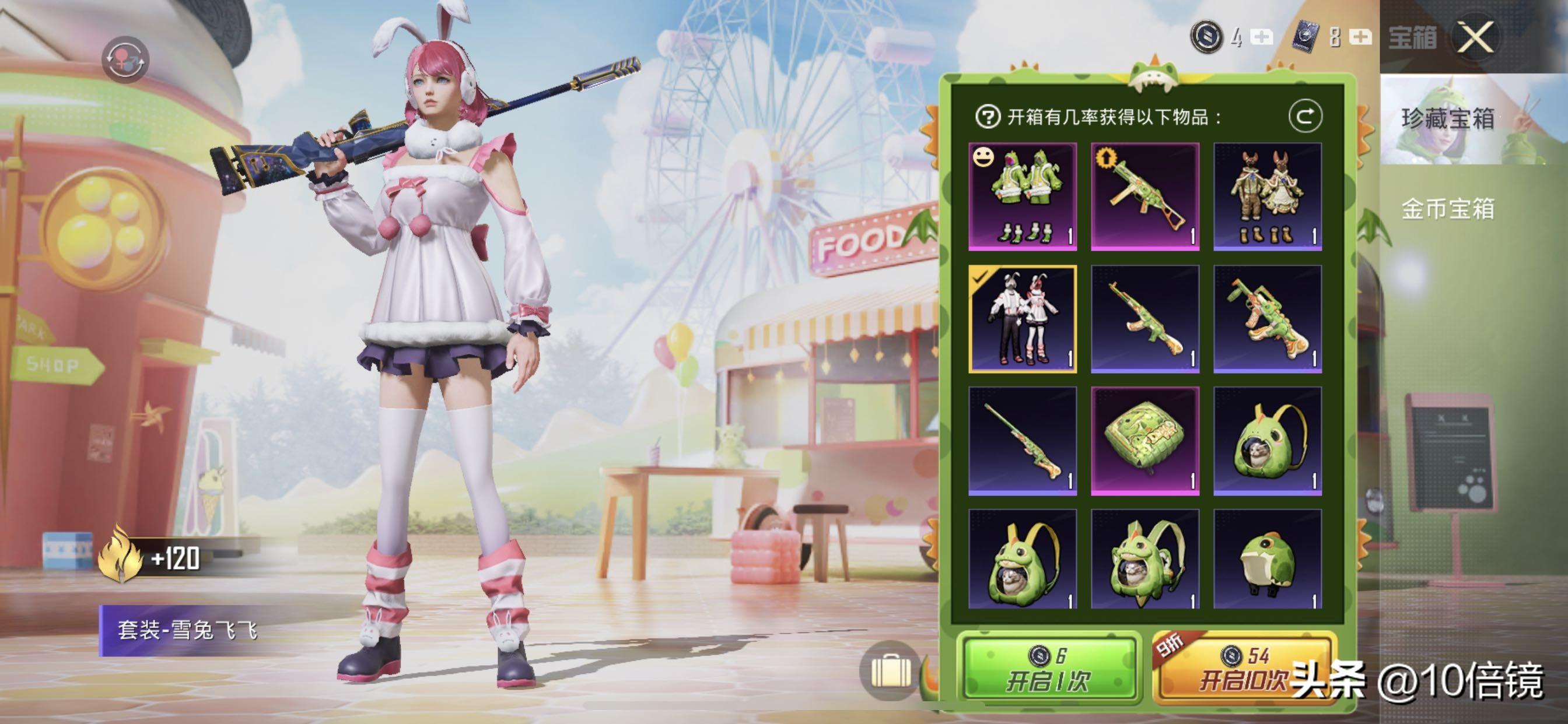The image size is (1568, 724).
Task: Close the treasure crate screen
Action: 1475,38
